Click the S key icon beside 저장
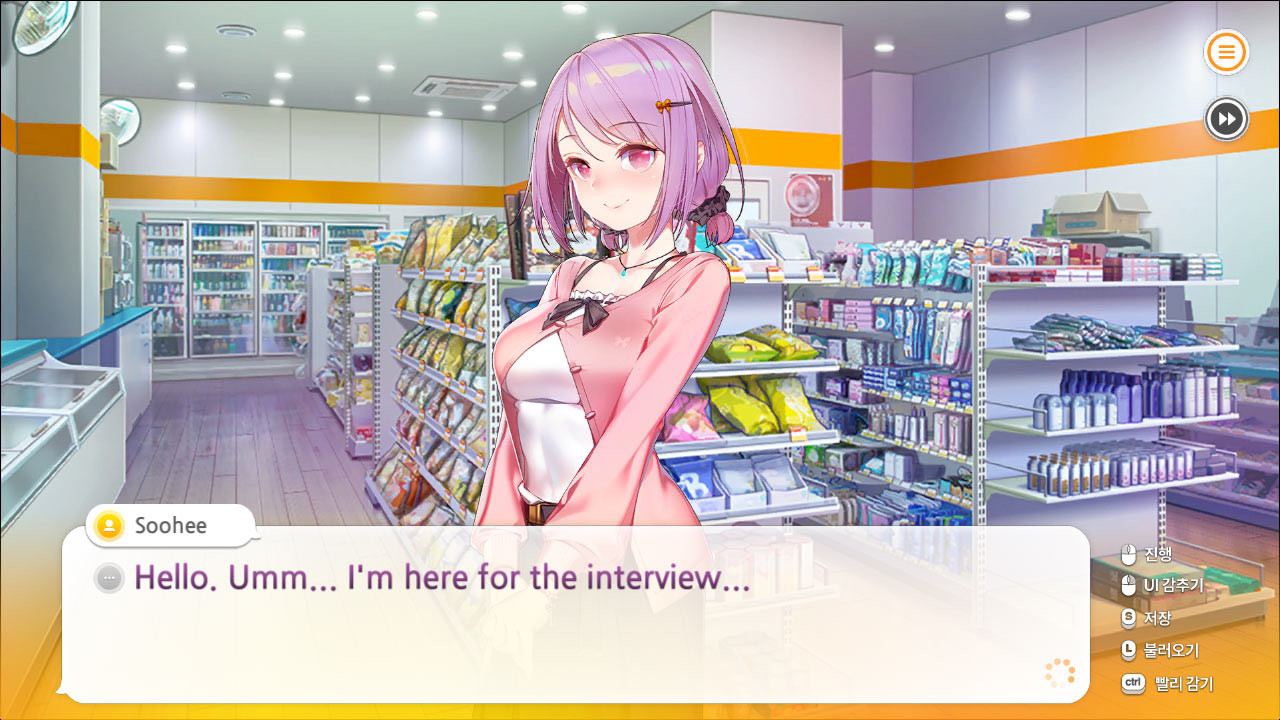This screenshot has height=720, width=1280. tap(1129, 617)
